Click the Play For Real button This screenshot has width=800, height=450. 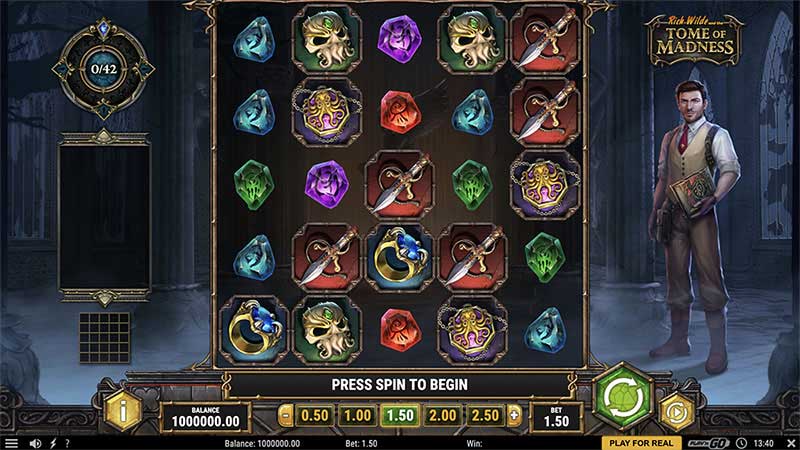pos(641,442)
